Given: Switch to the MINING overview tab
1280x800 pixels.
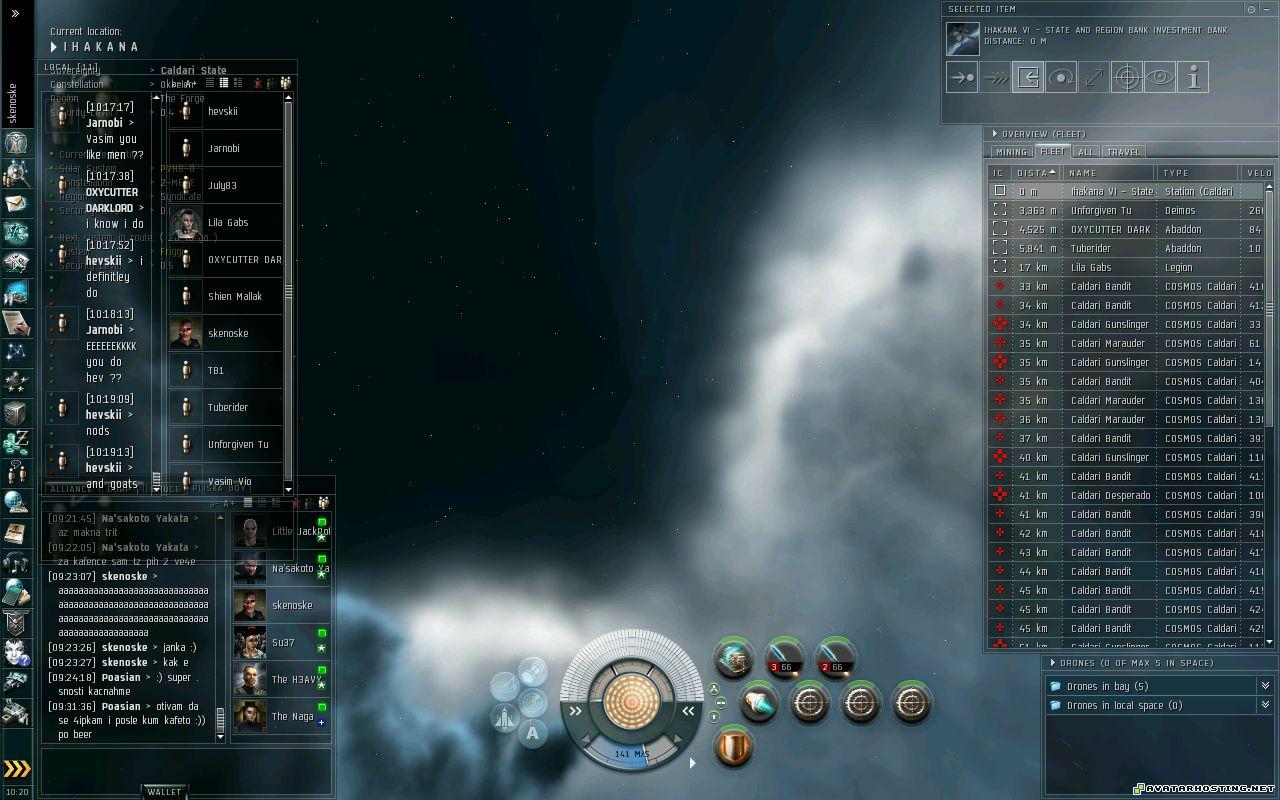Looking at the screenshot, I should 1010,151.
